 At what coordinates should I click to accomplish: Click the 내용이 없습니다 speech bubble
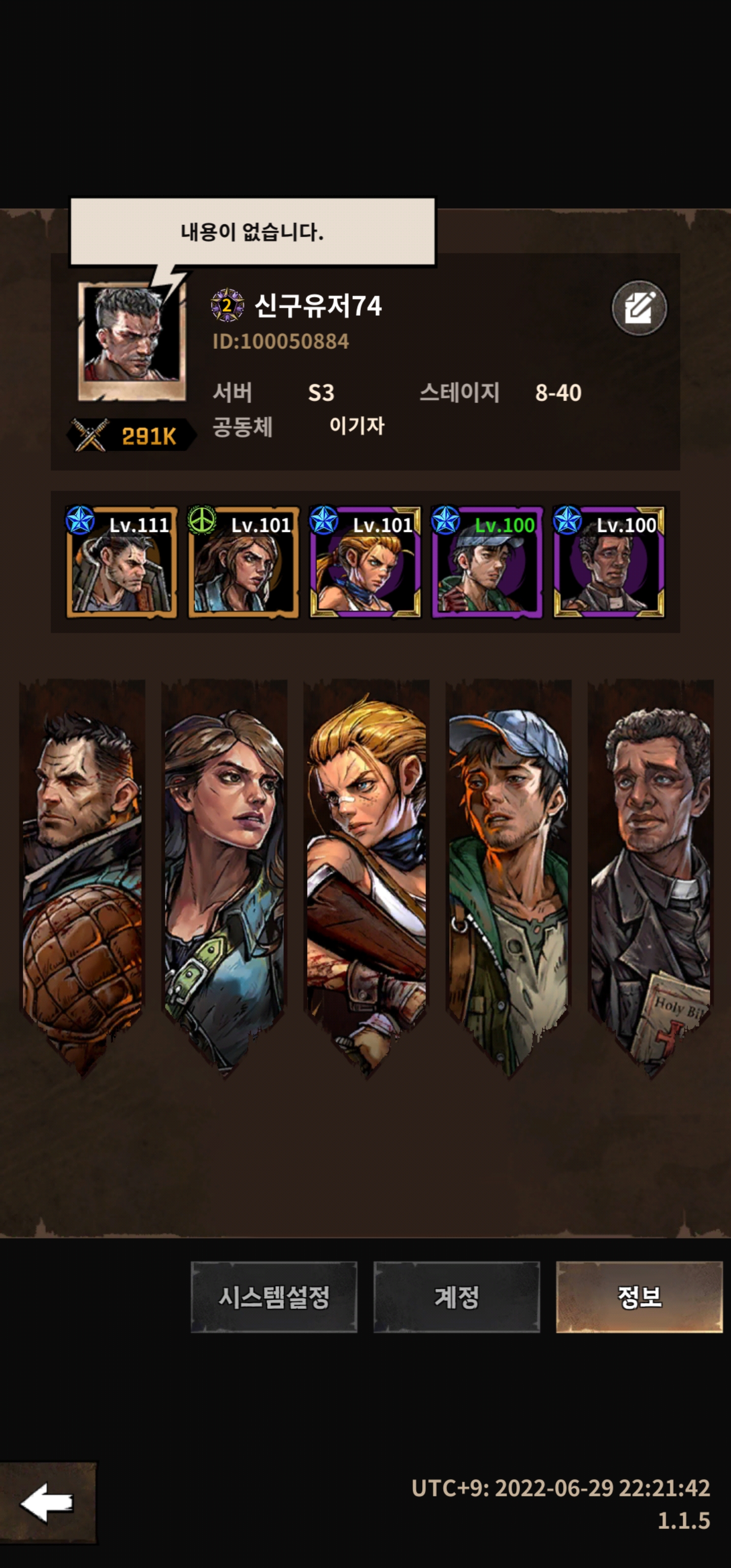pos(253,232)
